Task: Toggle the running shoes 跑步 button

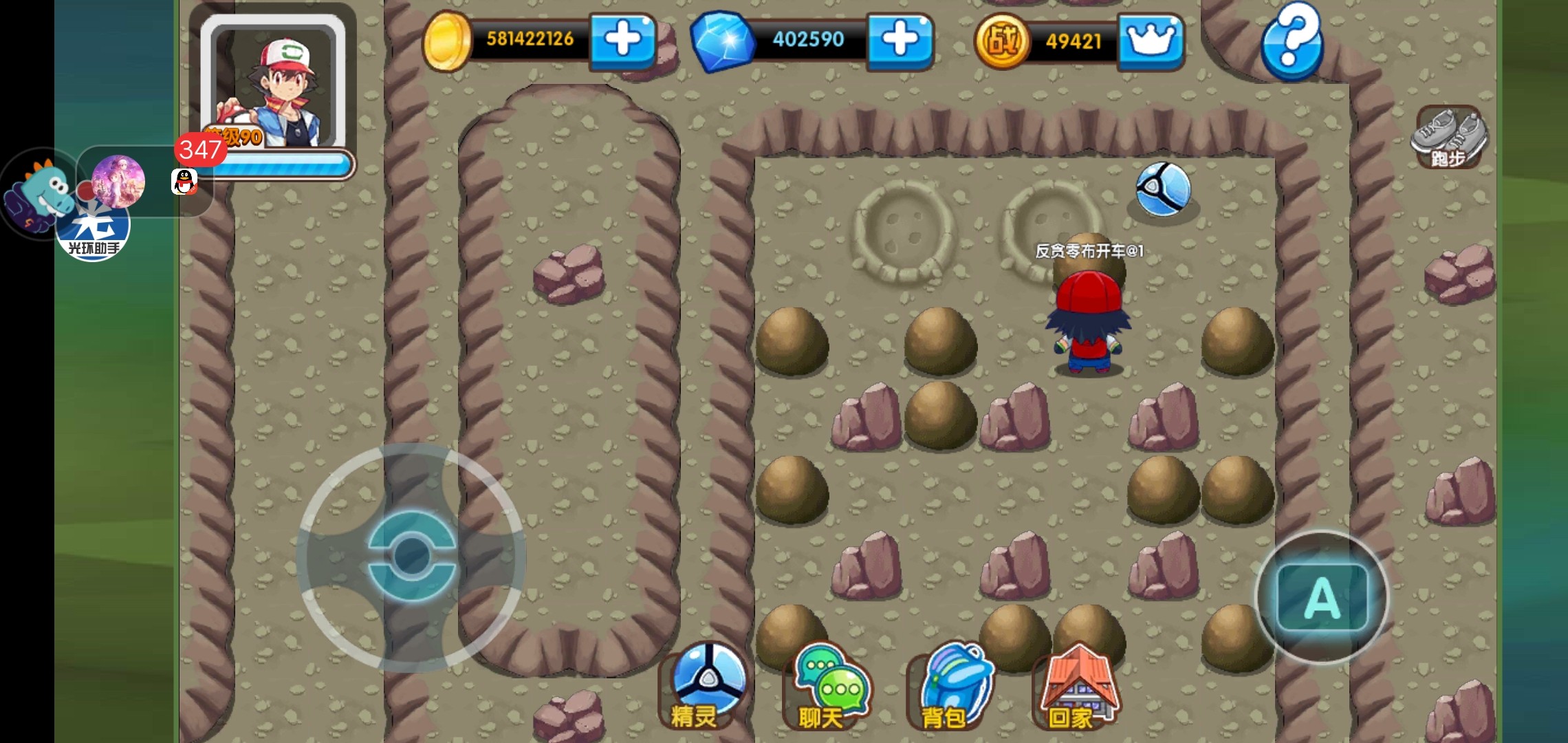Action: tap(1450, 138)
